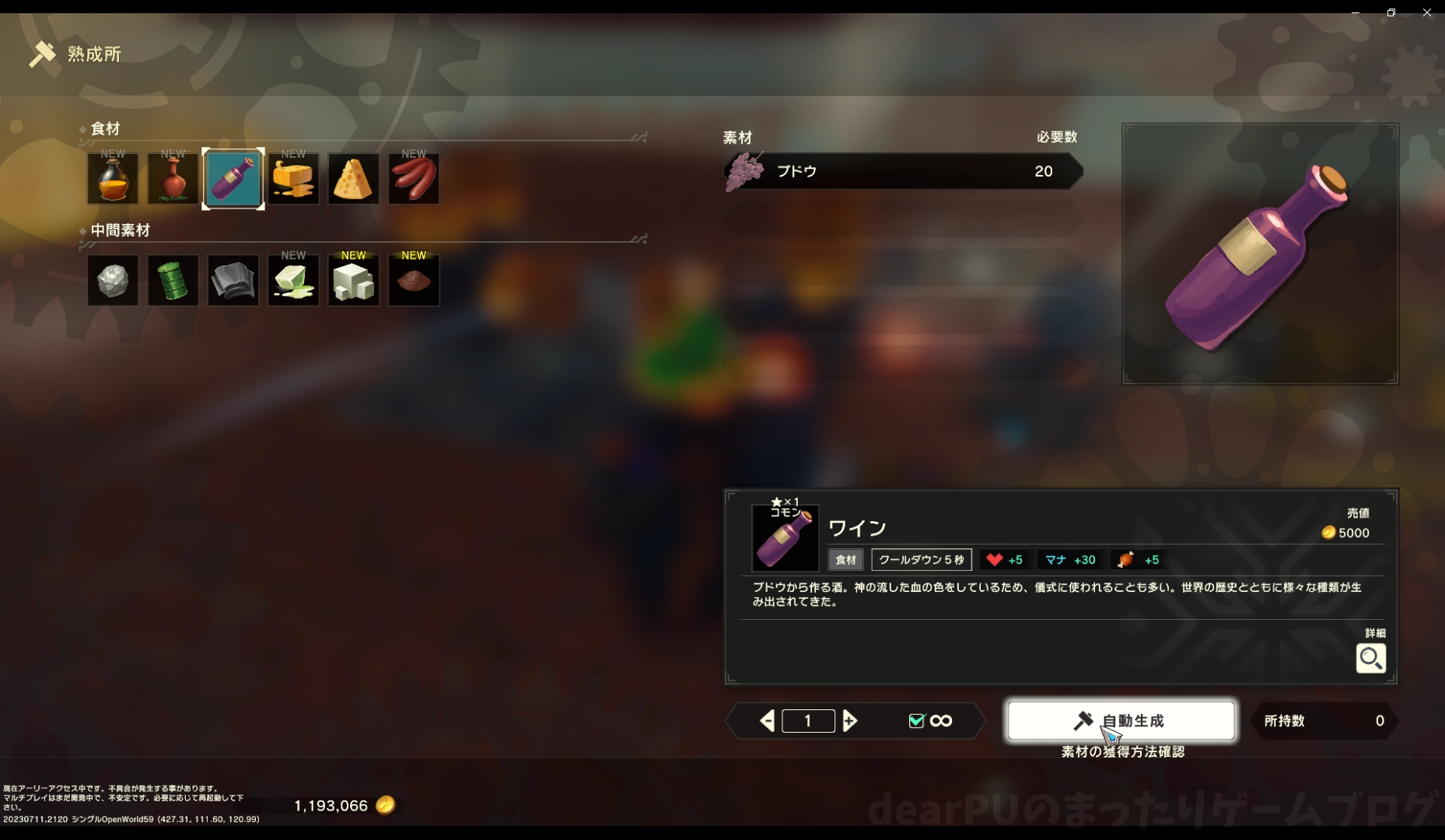The height and width of the screenshot is (840, 1445).
Task: Choose the green barrel material
Action: pos(173,281)
